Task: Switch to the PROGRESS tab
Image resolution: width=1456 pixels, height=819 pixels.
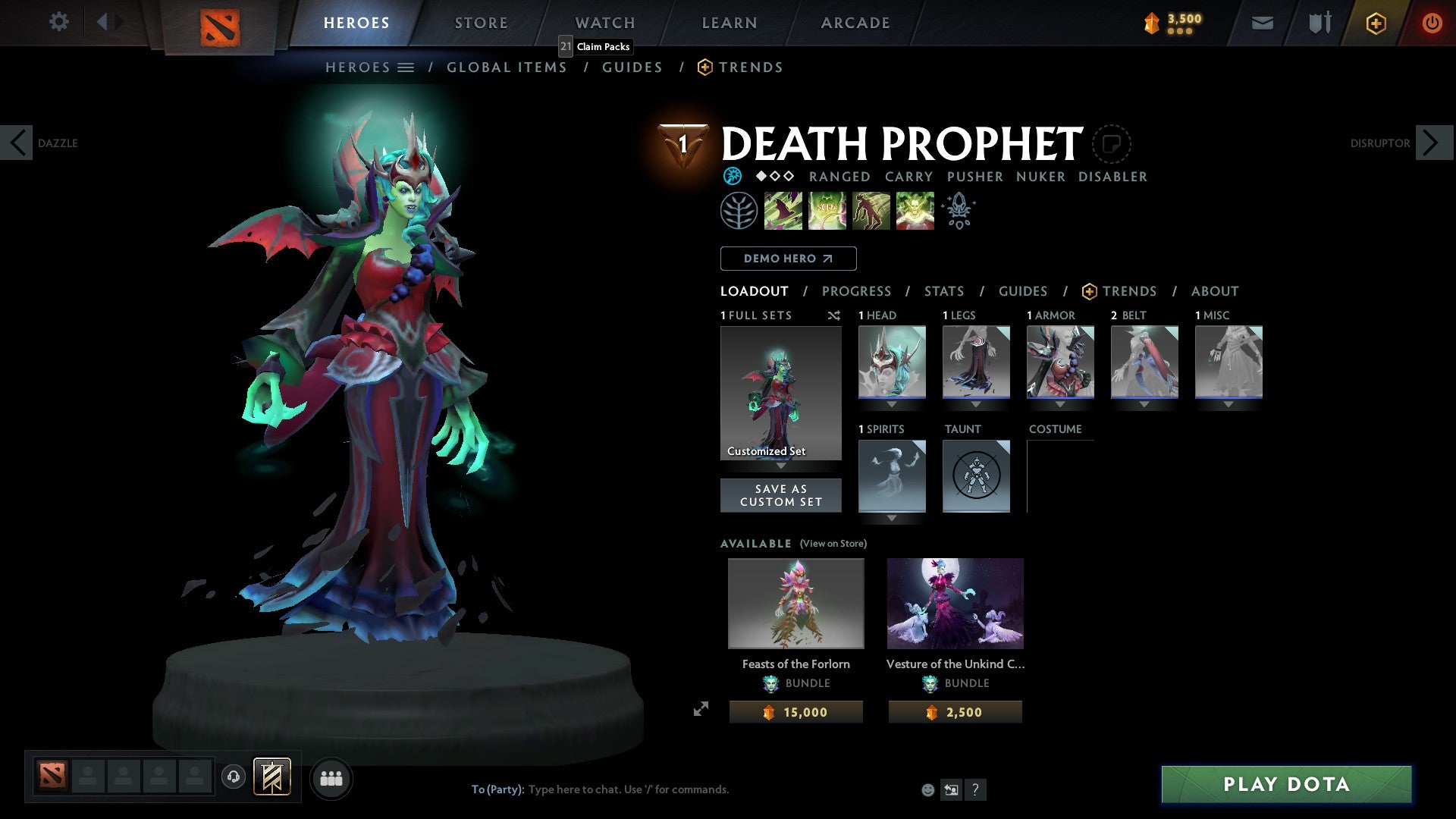Action: tap(857, 290)
